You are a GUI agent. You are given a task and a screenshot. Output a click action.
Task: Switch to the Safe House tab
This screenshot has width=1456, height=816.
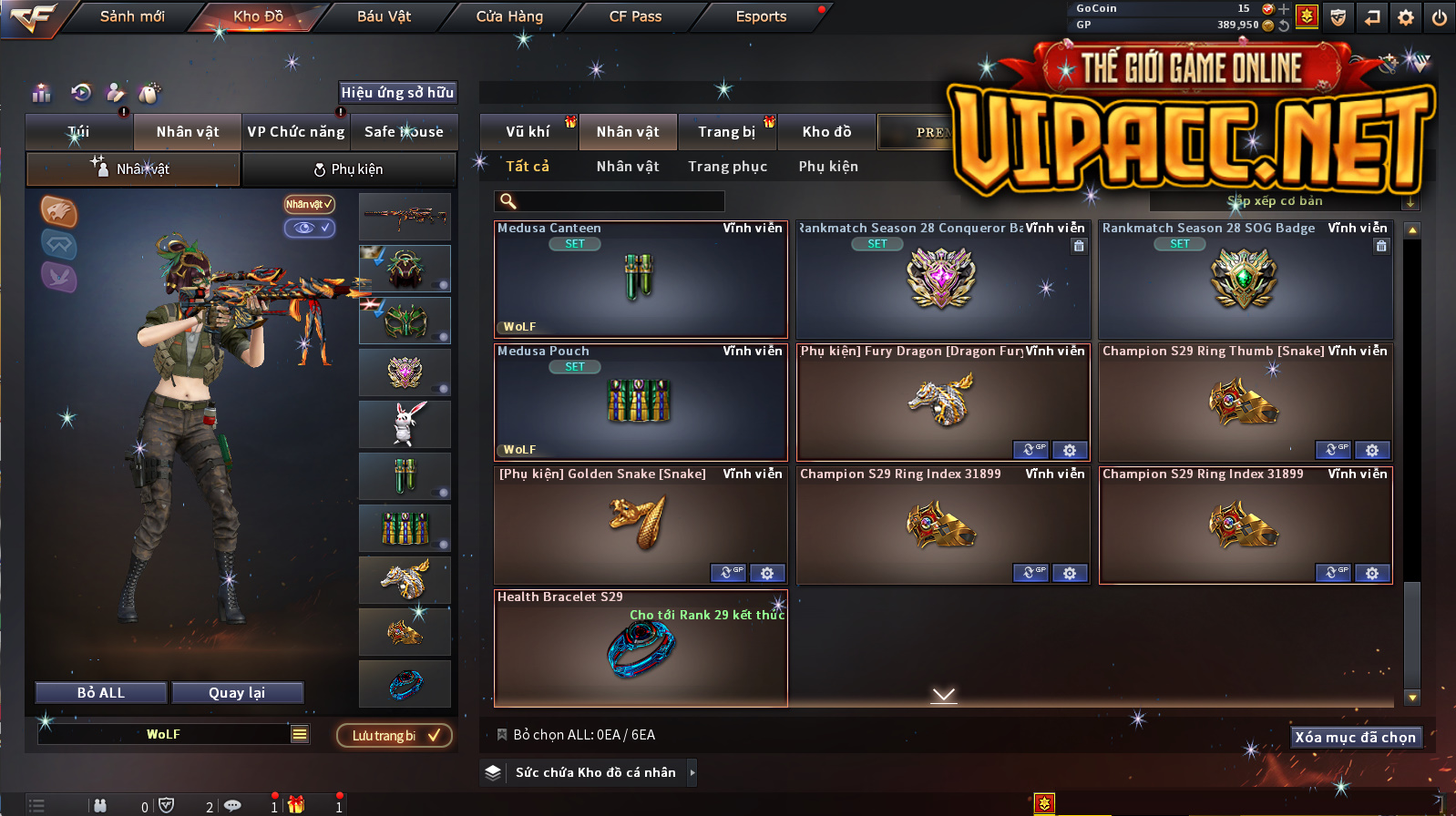pos(404,132)
